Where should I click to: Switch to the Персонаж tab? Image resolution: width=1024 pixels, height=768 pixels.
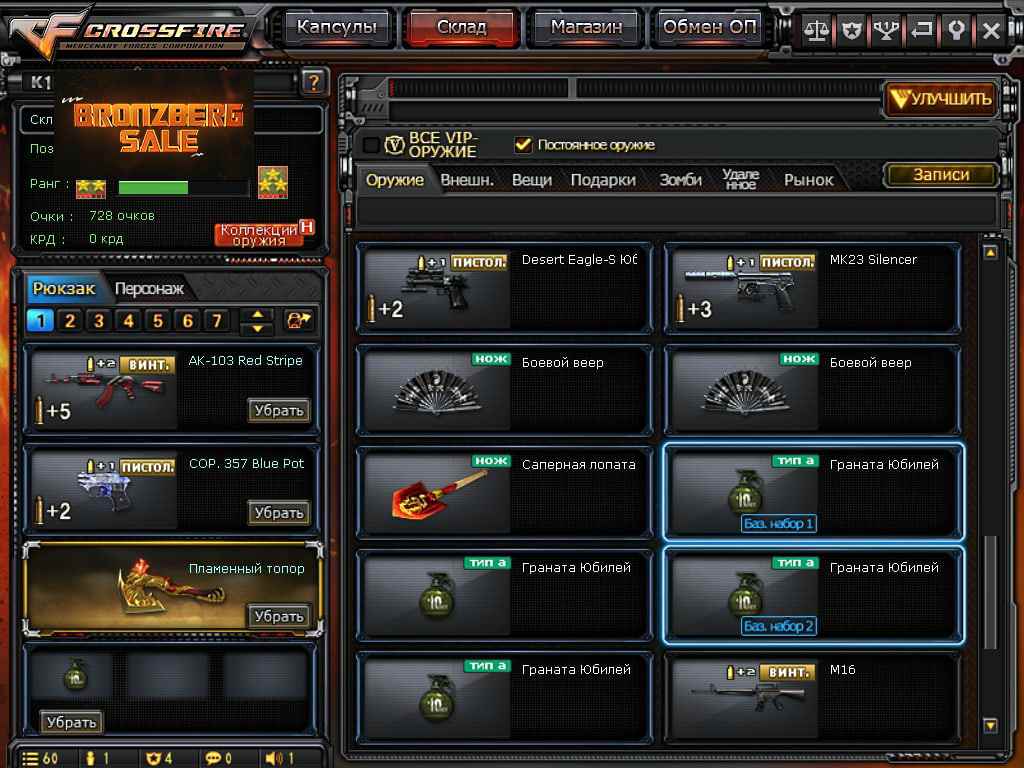coord(149,289)
